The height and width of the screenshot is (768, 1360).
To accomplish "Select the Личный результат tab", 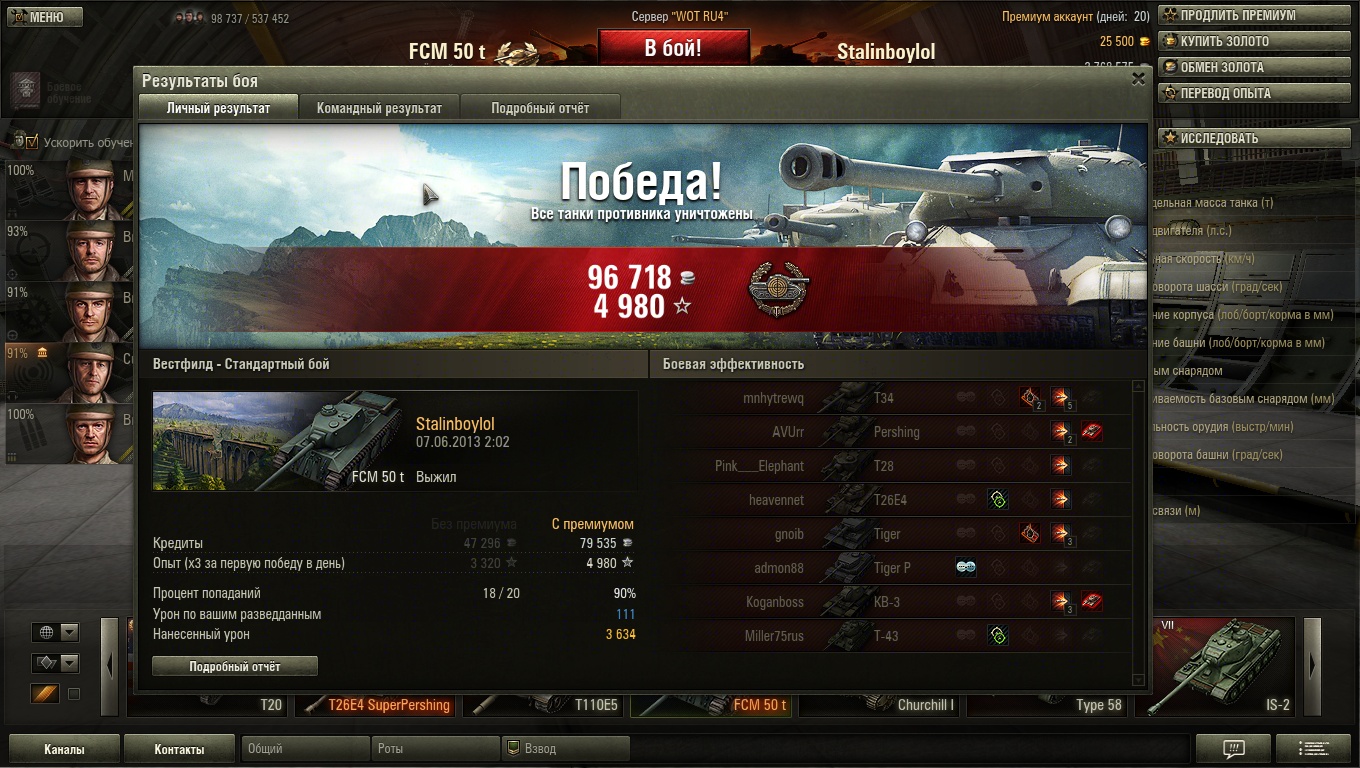I will [x=218, y=108].
